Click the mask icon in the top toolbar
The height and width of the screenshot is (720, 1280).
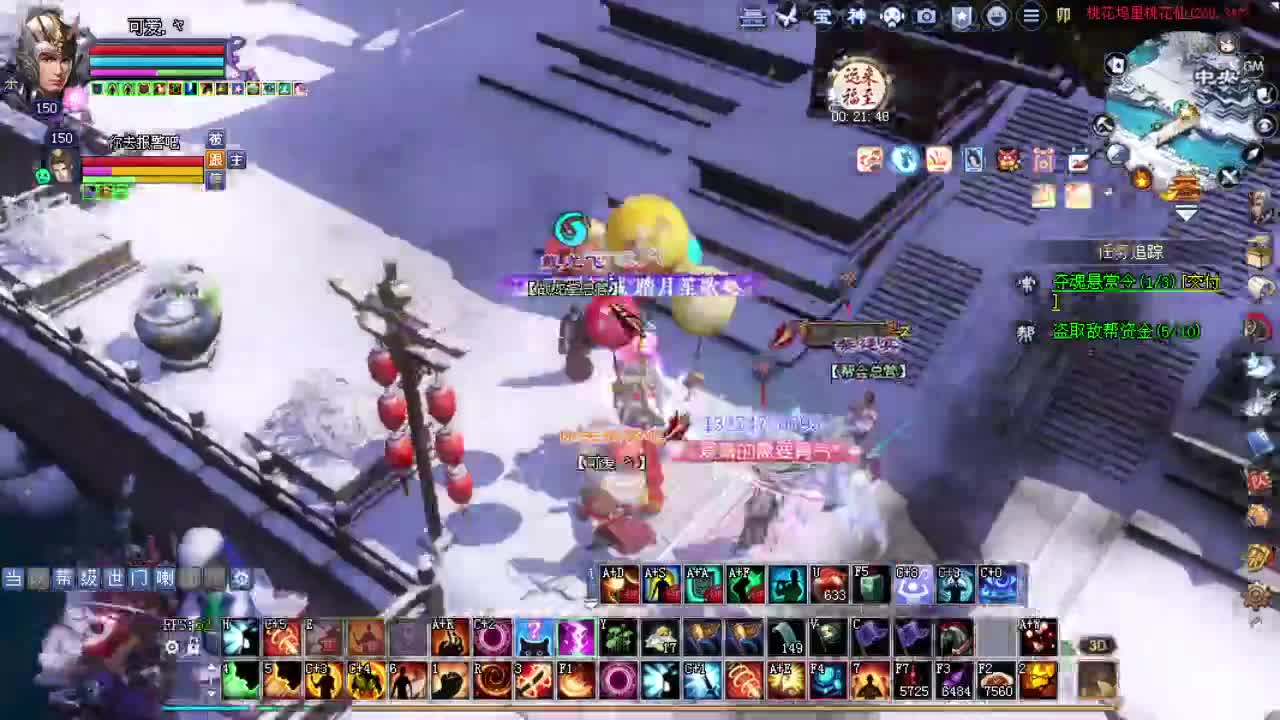[x=890, y=17]
